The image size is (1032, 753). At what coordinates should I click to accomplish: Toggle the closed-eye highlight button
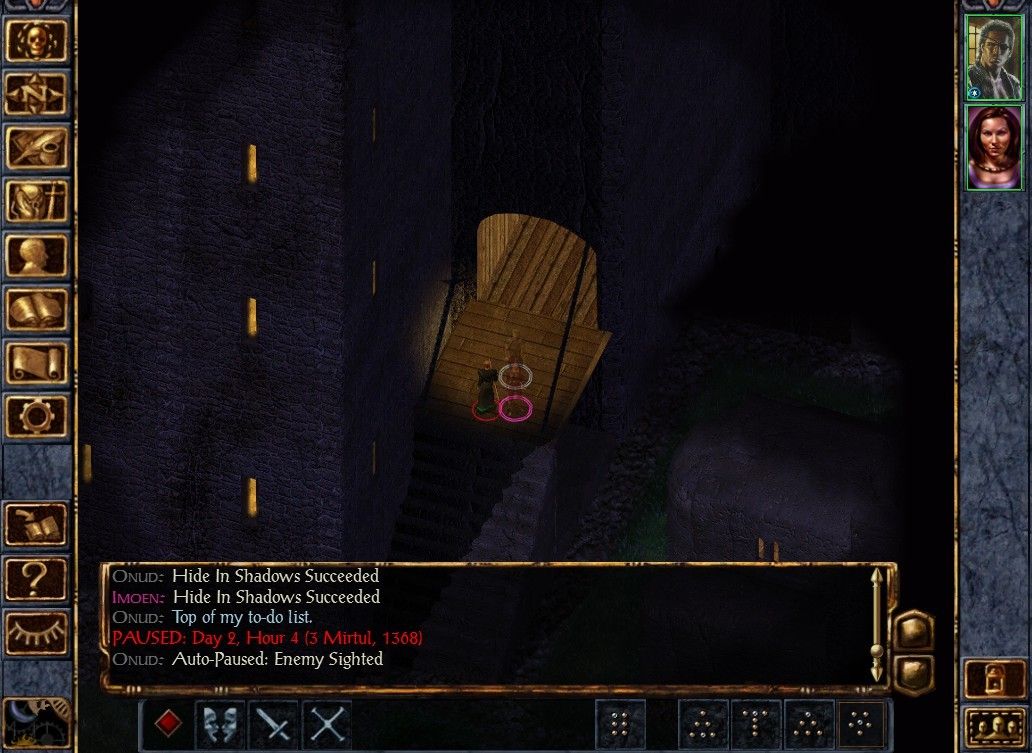coord(37,631)
